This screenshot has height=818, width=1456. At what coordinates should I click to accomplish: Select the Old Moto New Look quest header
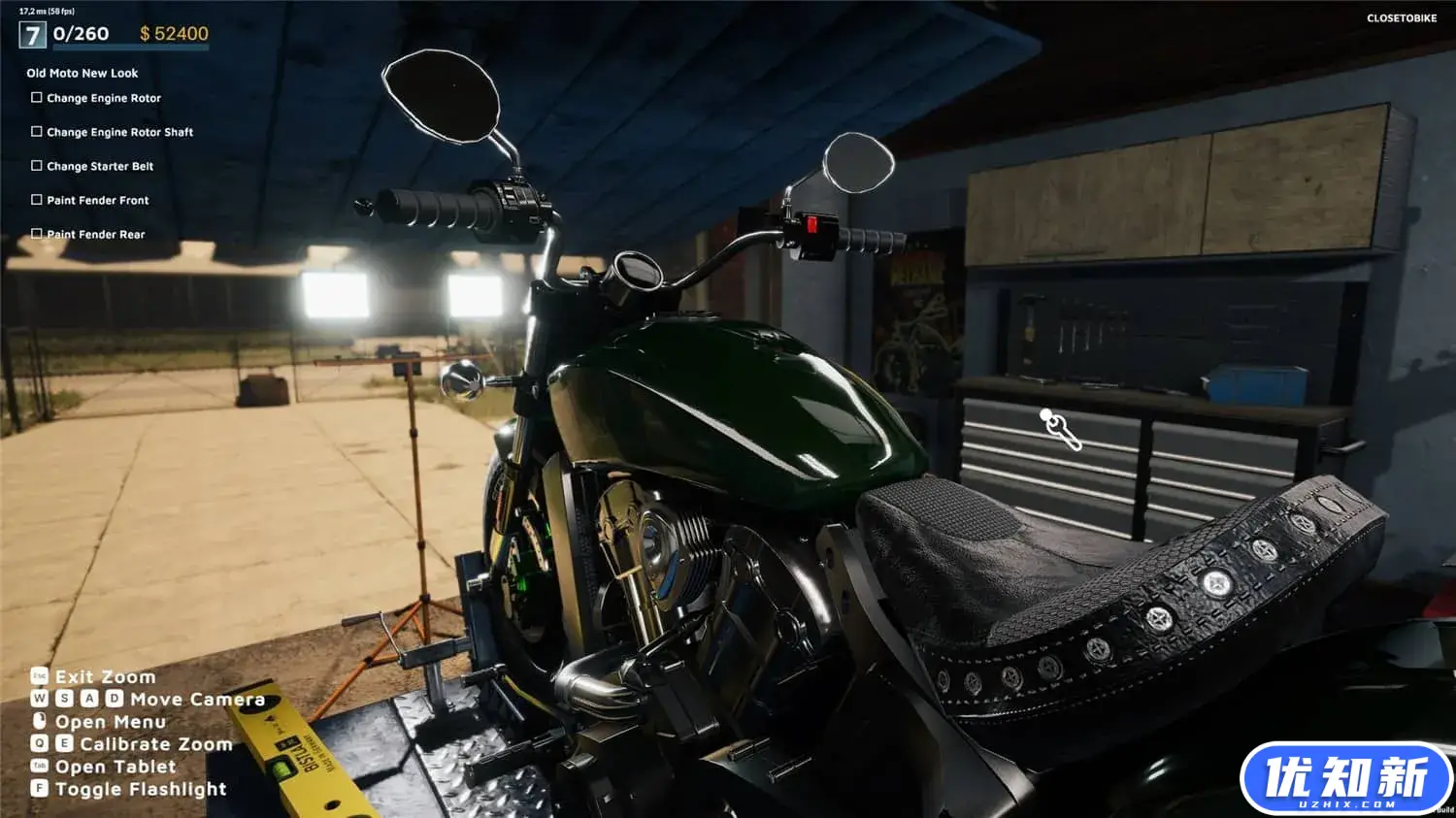click(x=83, y=73)
